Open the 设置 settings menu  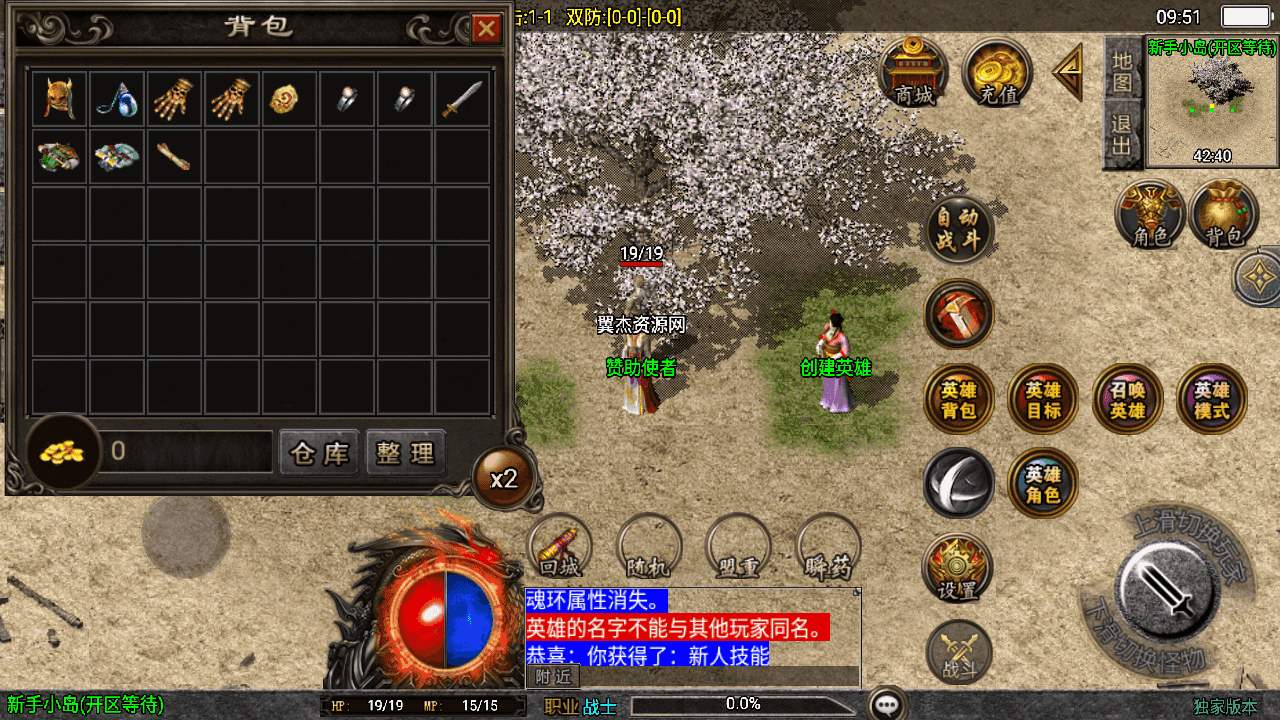957,567
